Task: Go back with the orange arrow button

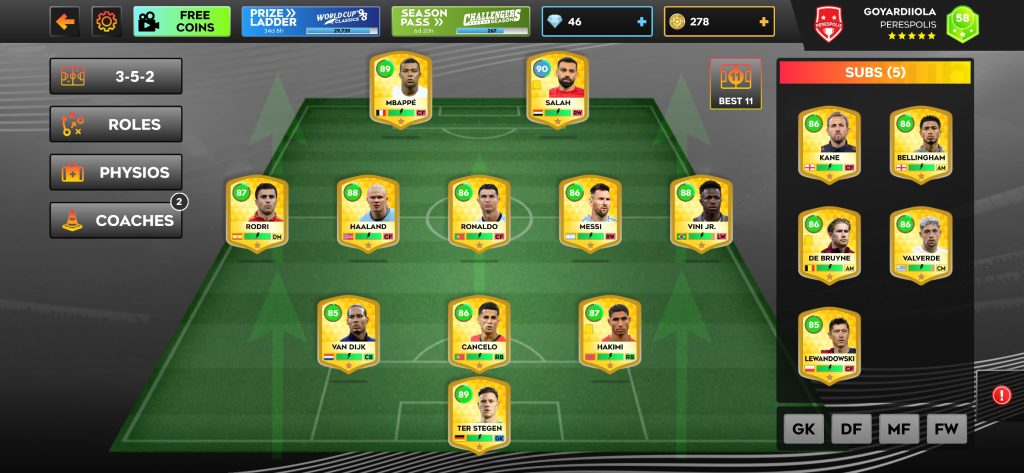Action: tap(65, 21)
